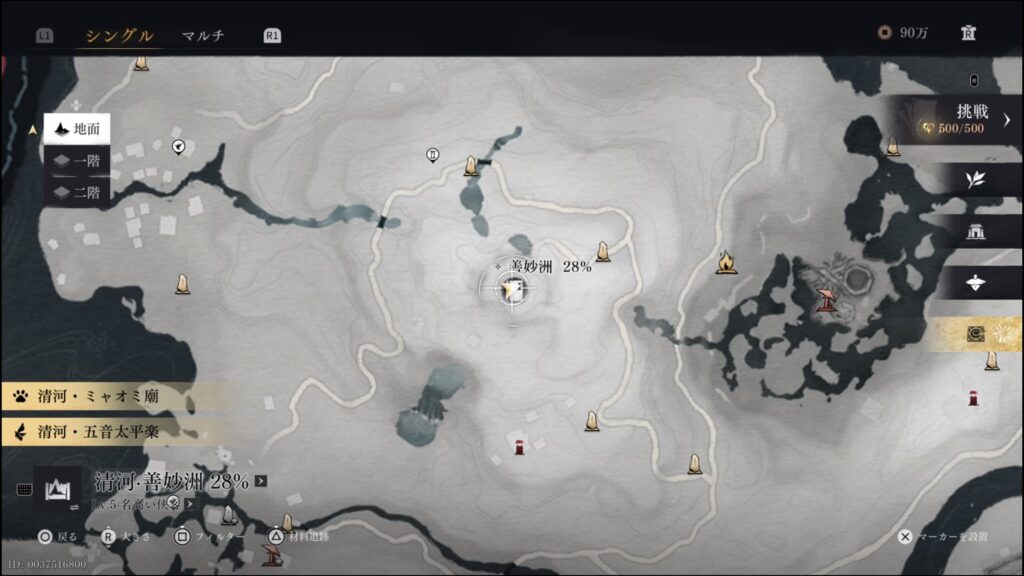Switch to the マルチ tab
This screenshot has width=1024, height=576.
[x=203, y=36]
